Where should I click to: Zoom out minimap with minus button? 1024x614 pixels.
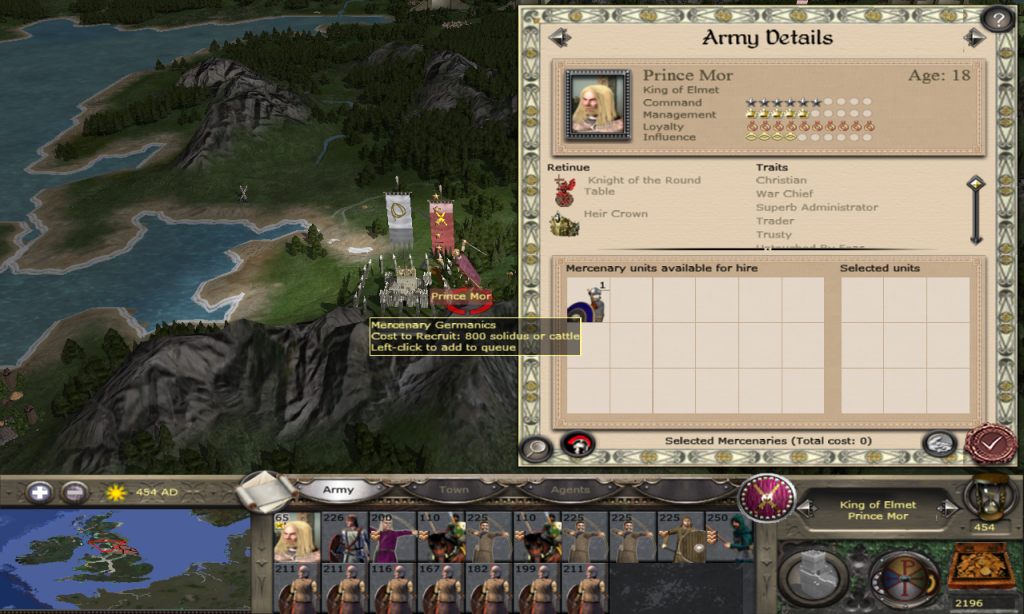coord(74,492)
